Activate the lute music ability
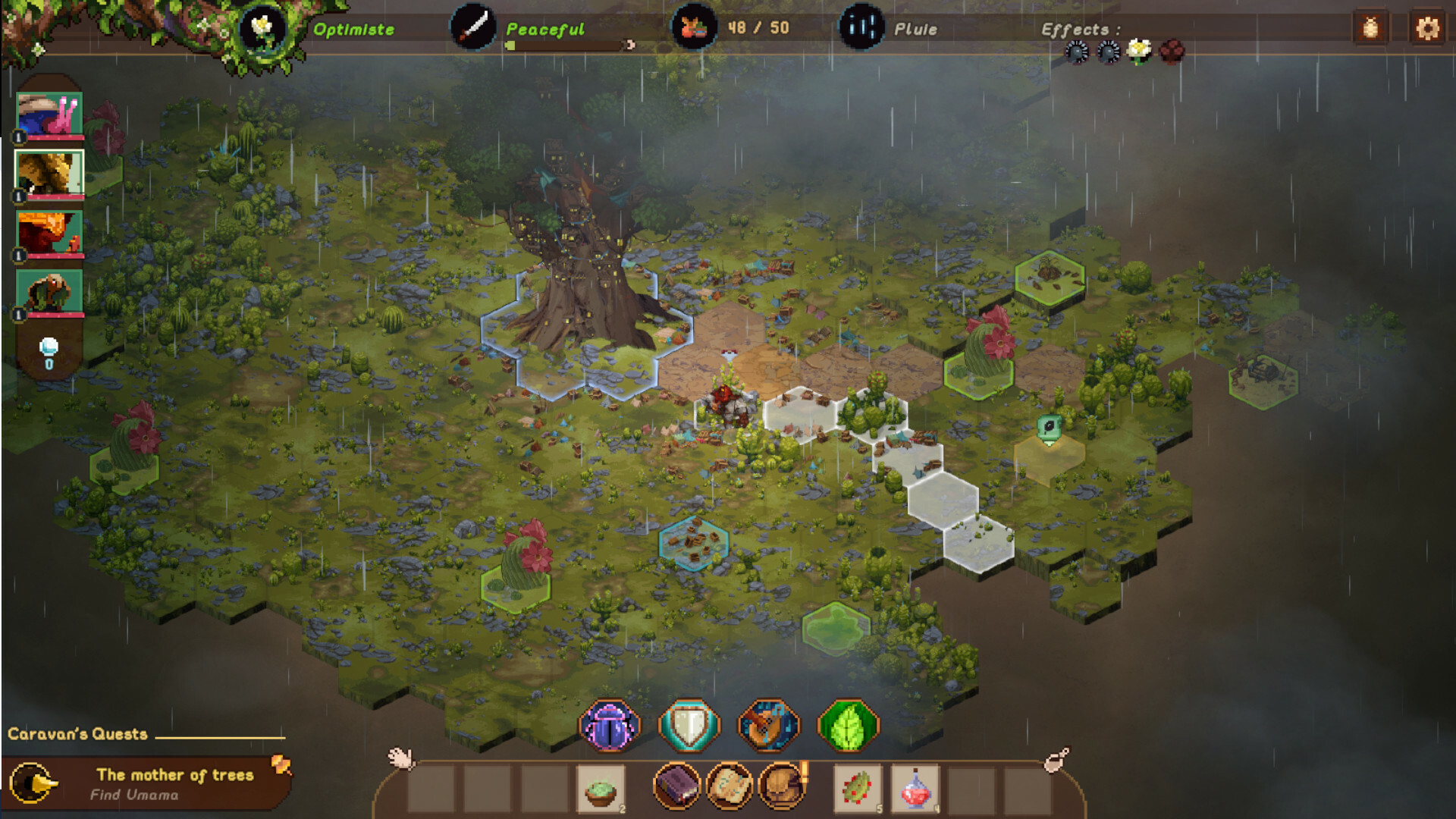Image resolution: width=1456 pixels, height=819 pixels. tap(768, 726)
